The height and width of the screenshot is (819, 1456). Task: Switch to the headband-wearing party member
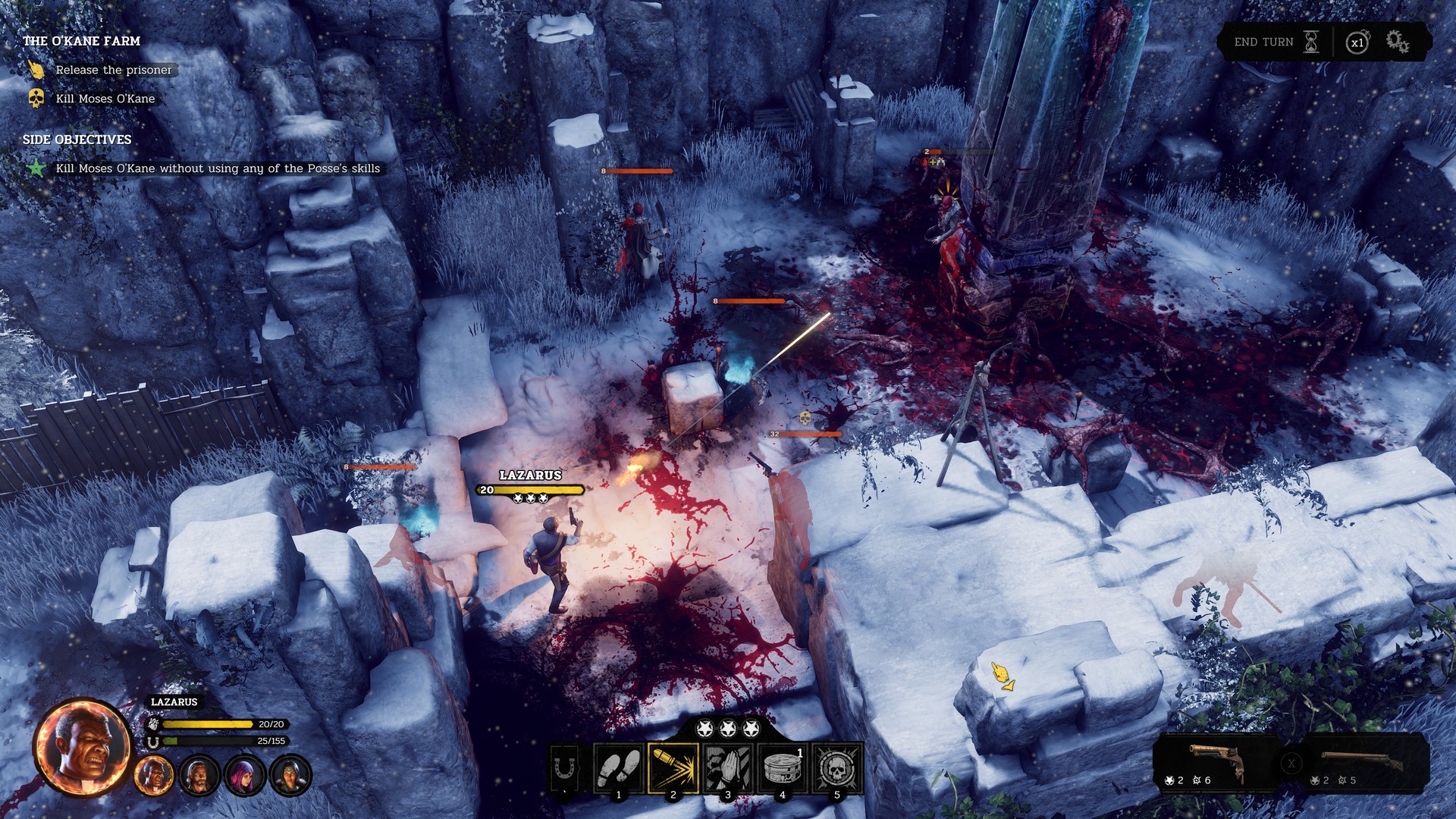290,776
